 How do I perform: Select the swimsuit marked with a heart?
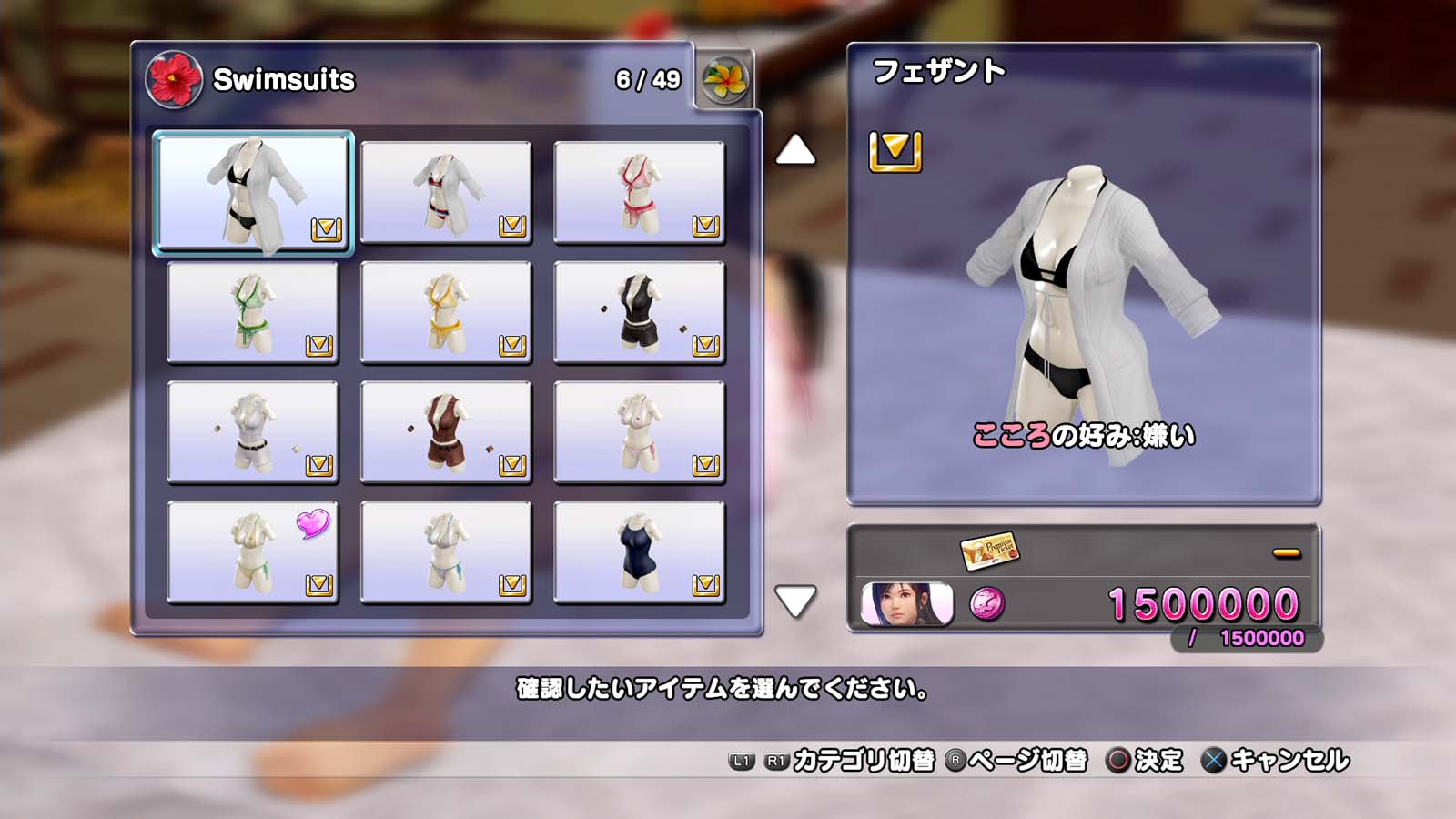click(x=253, y=552)
